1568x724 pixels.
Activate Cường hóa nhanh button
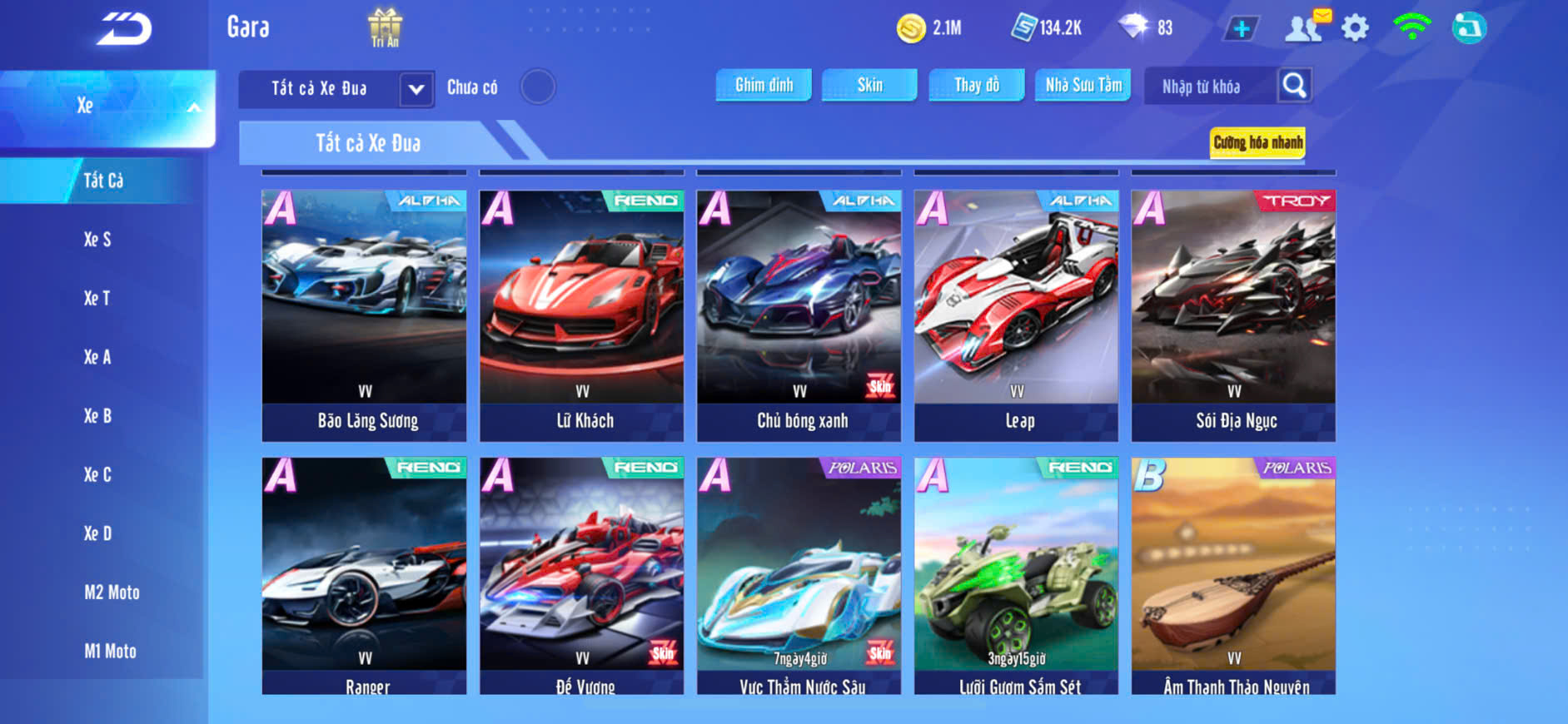1257,142
